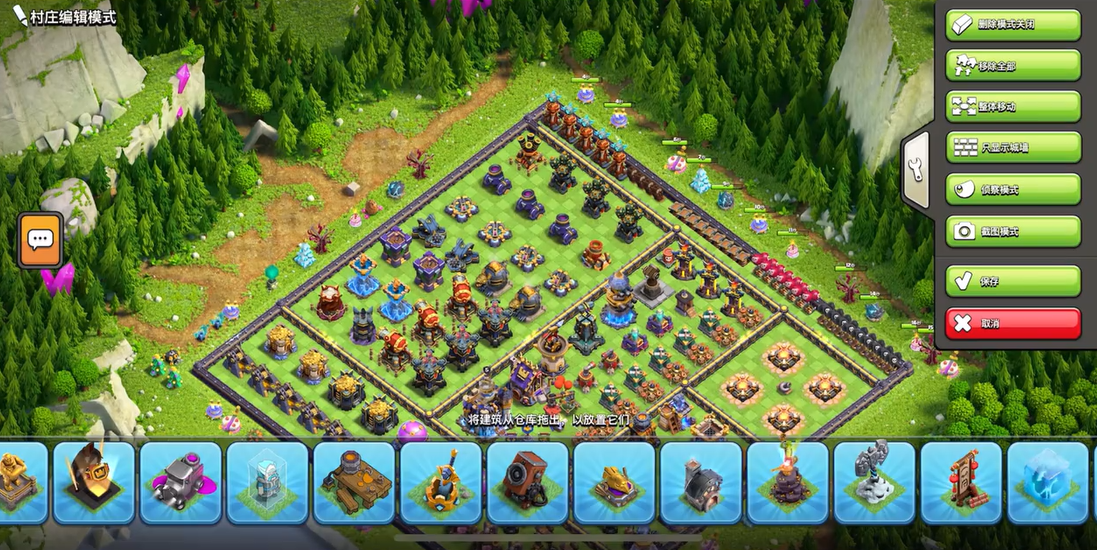Choose the move whole layout (整体移动) button
The width and height of the screenshot is (1097, 550).
pyautogui.click(x=1013, y=106)
